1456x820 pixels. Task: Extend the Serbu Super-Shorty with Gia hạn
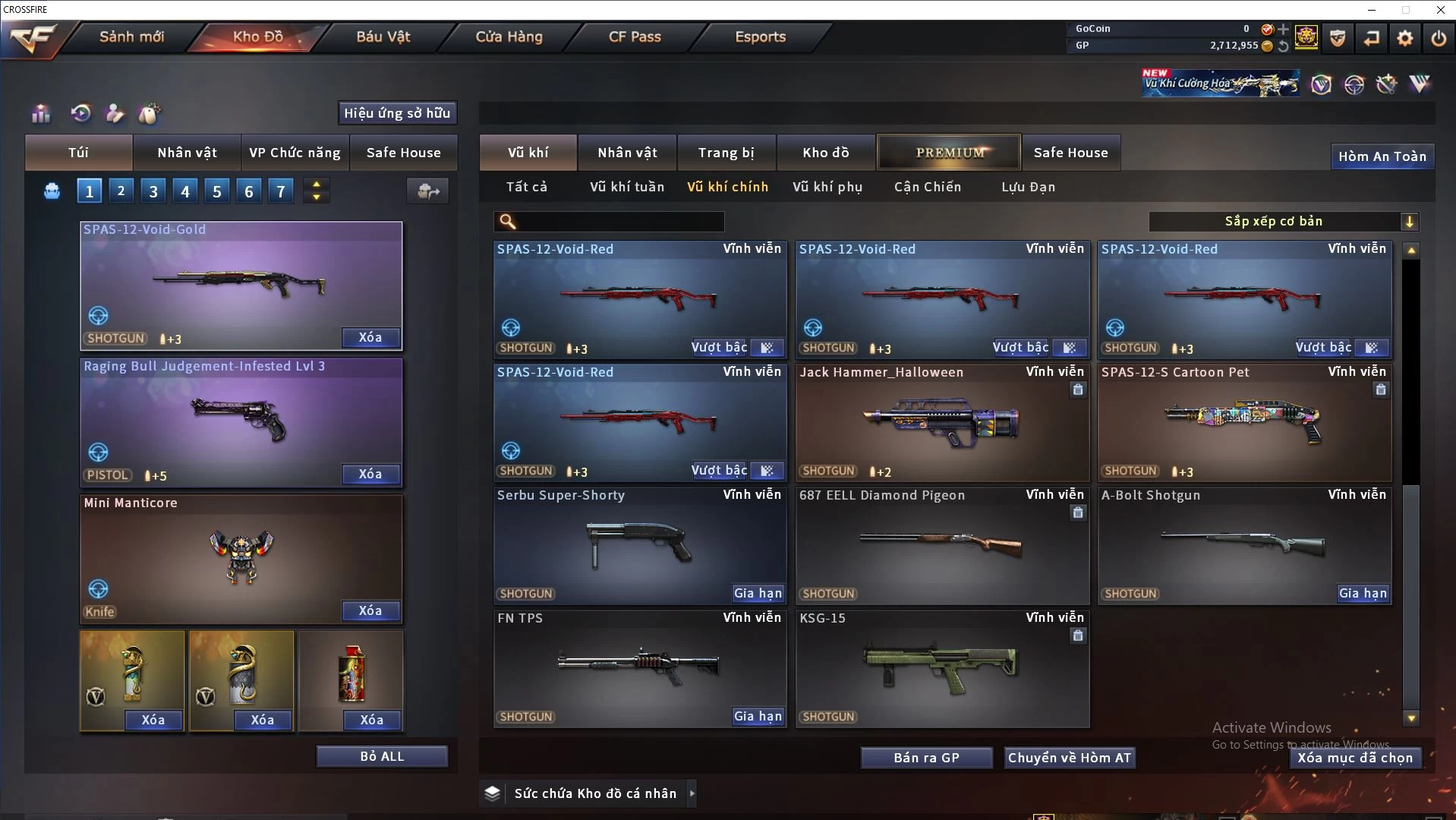tap(758, 594)
